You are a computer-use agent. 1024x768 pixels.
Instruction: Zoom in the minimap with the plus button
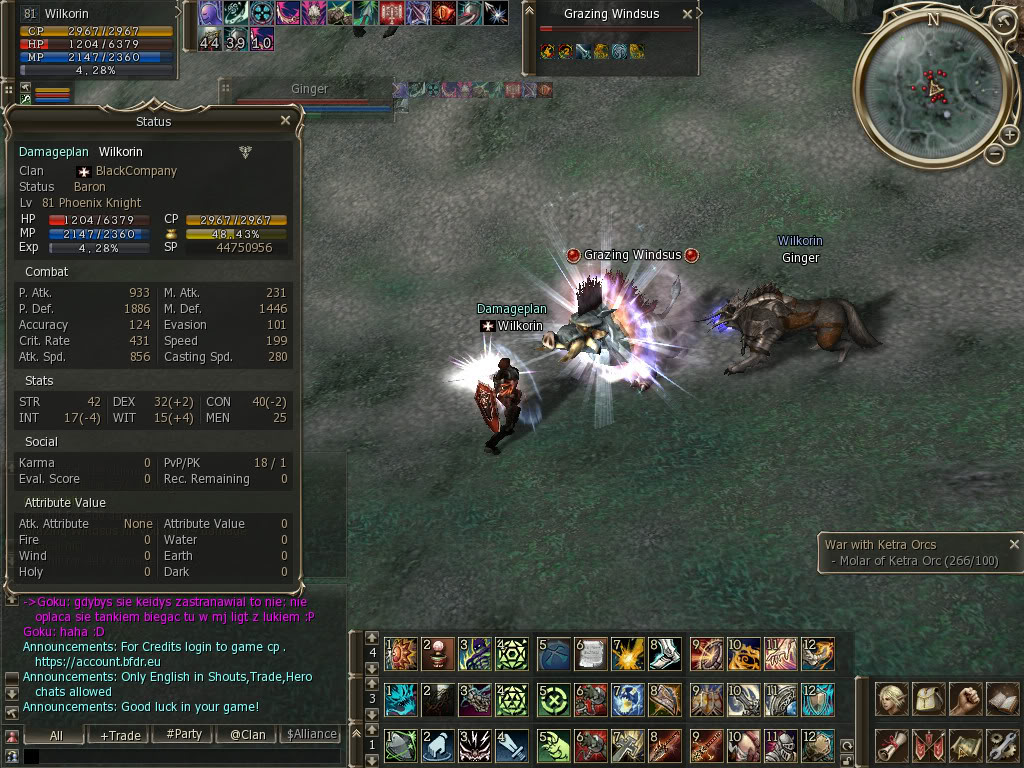pos(1009,133)
